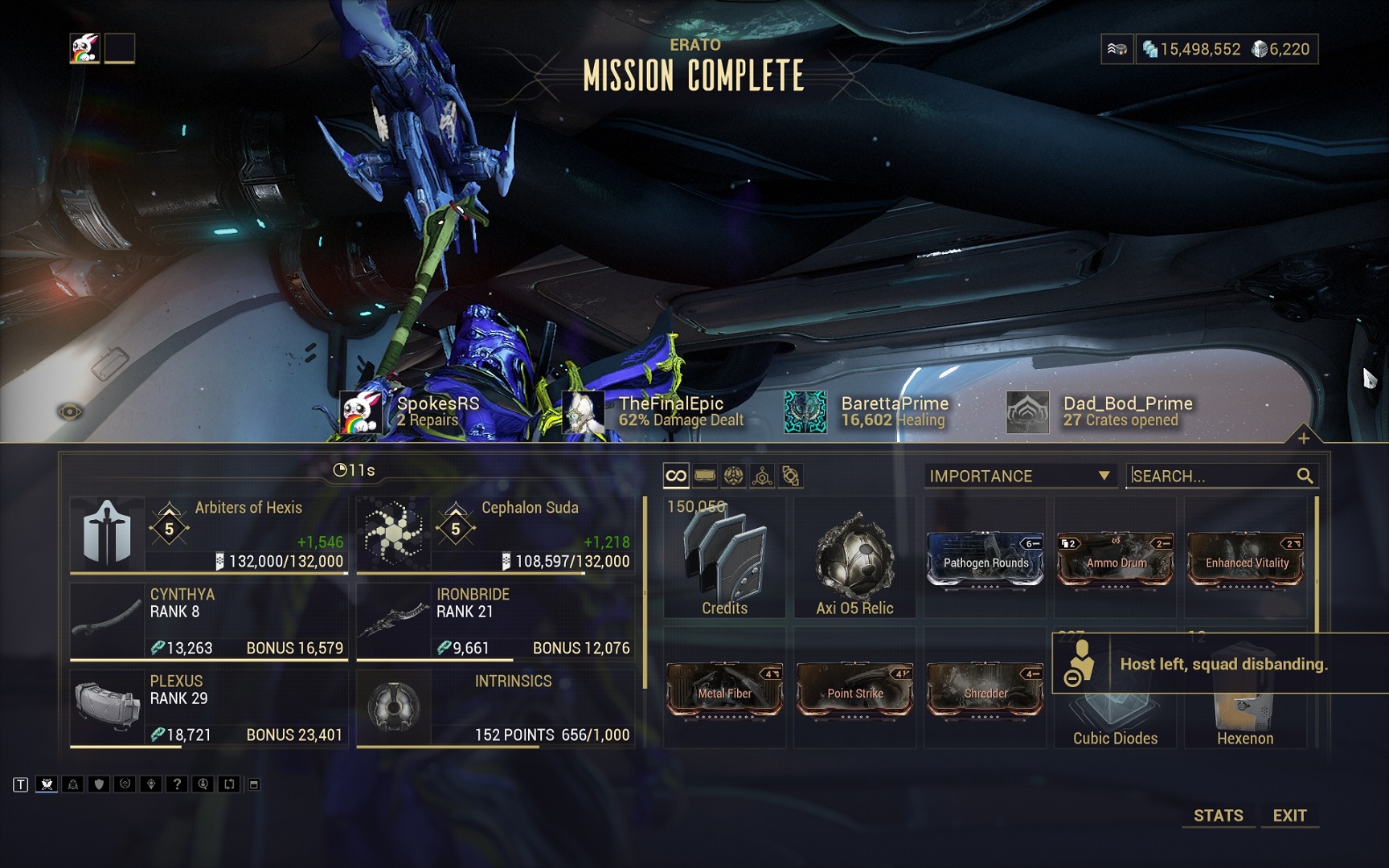Image resolution: width=1389 pixels, height=868 pixels.
Task: Choose the Enhanced Vitality mod card
Action: tap(1246, 559)
